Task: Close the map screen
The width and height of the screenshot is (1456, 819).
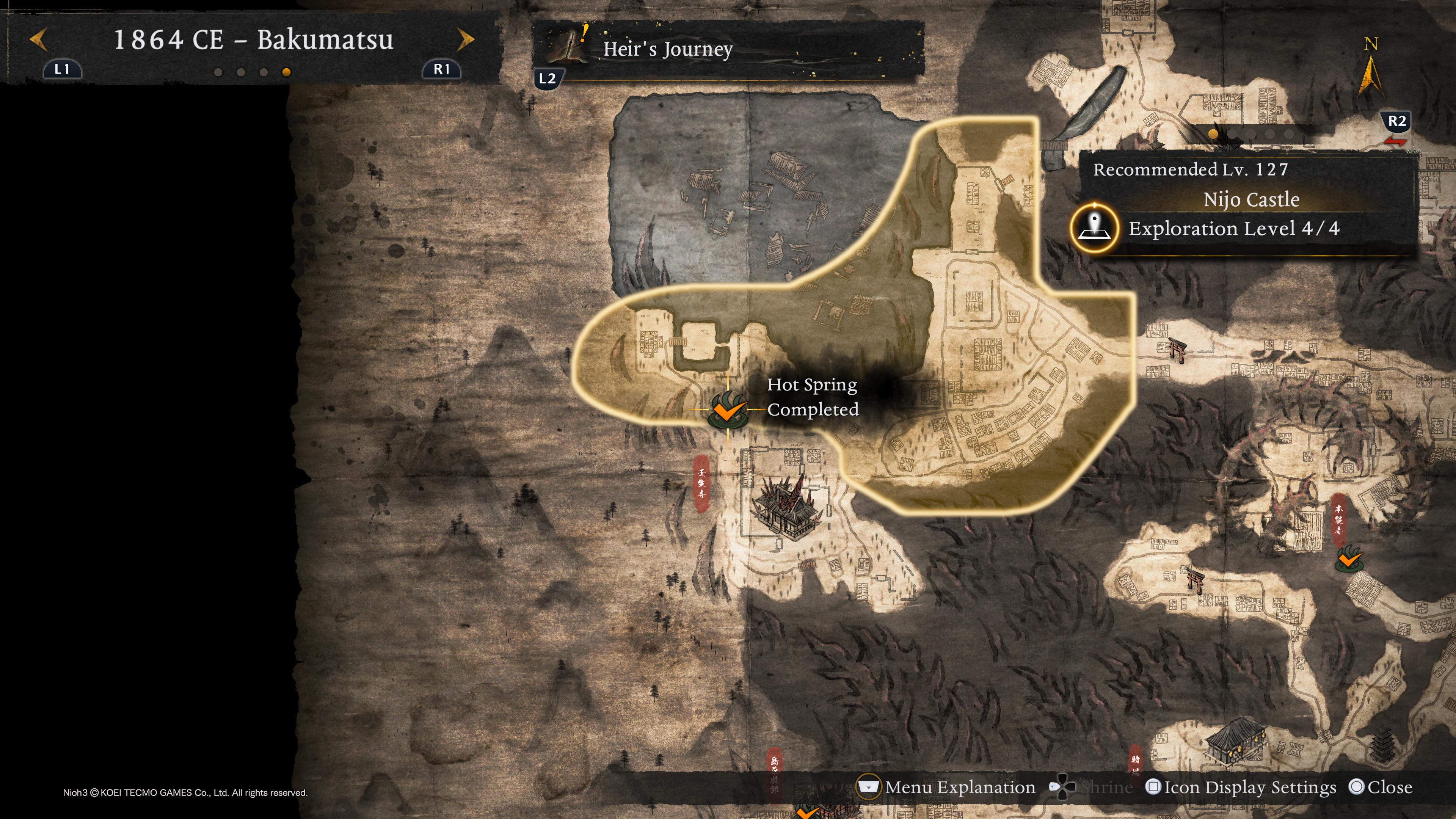Action: click(x=1389, y=788)
